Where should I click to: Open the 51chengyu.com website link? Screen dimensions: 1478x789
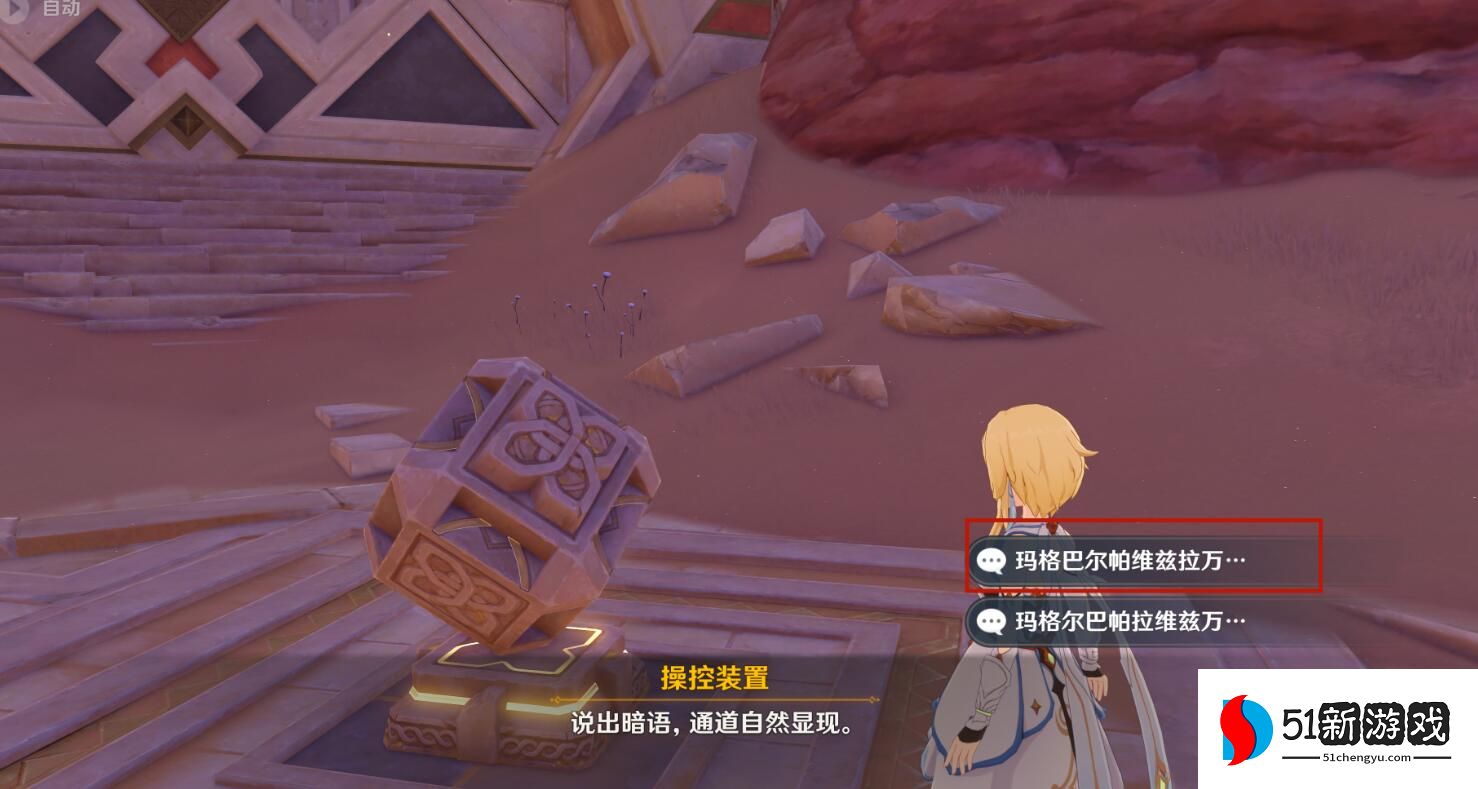click(x=1365, y=757)
